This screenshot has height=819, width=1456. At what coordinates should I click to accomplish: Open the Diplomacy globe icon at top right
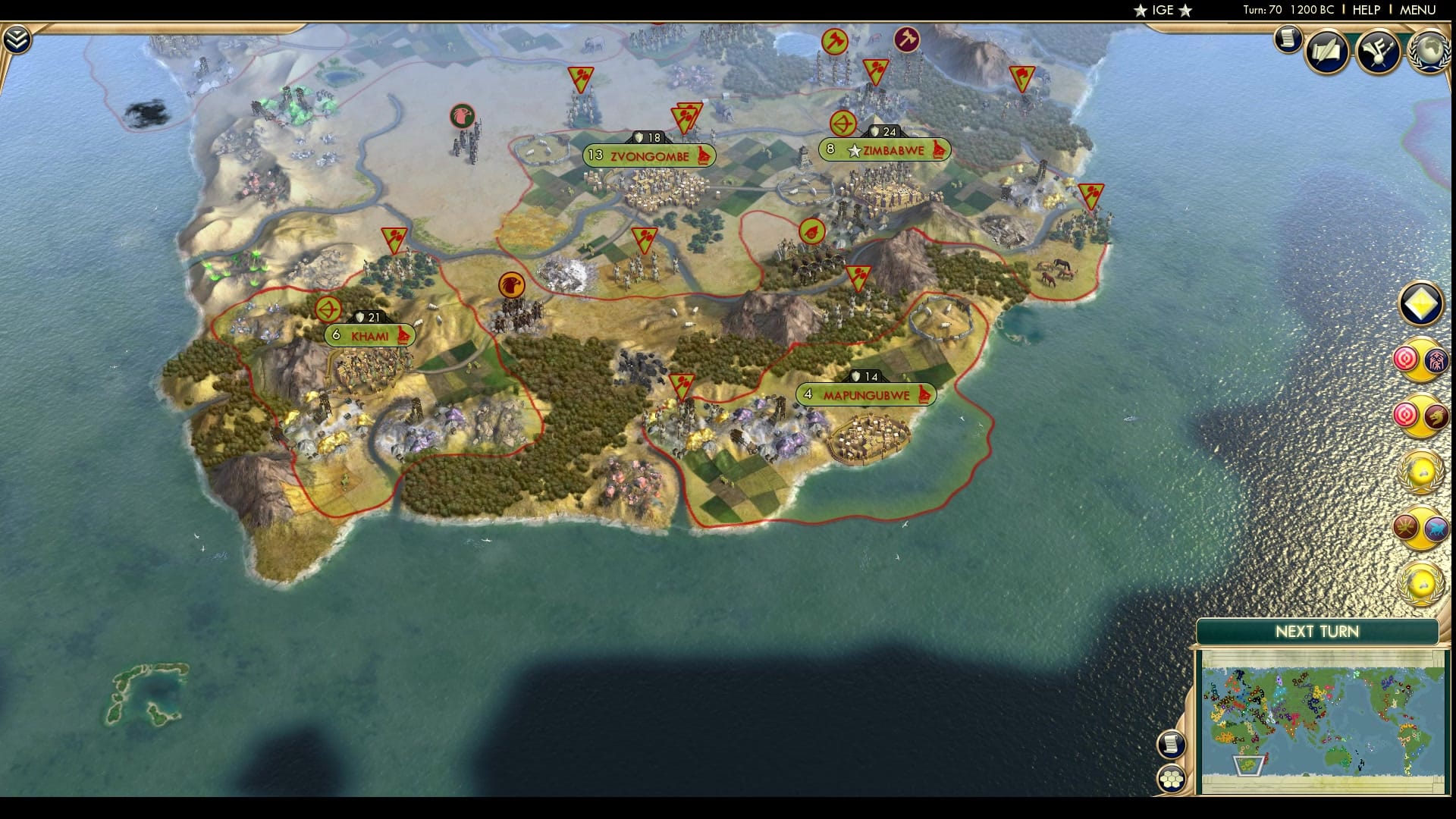pos(1428,52)
